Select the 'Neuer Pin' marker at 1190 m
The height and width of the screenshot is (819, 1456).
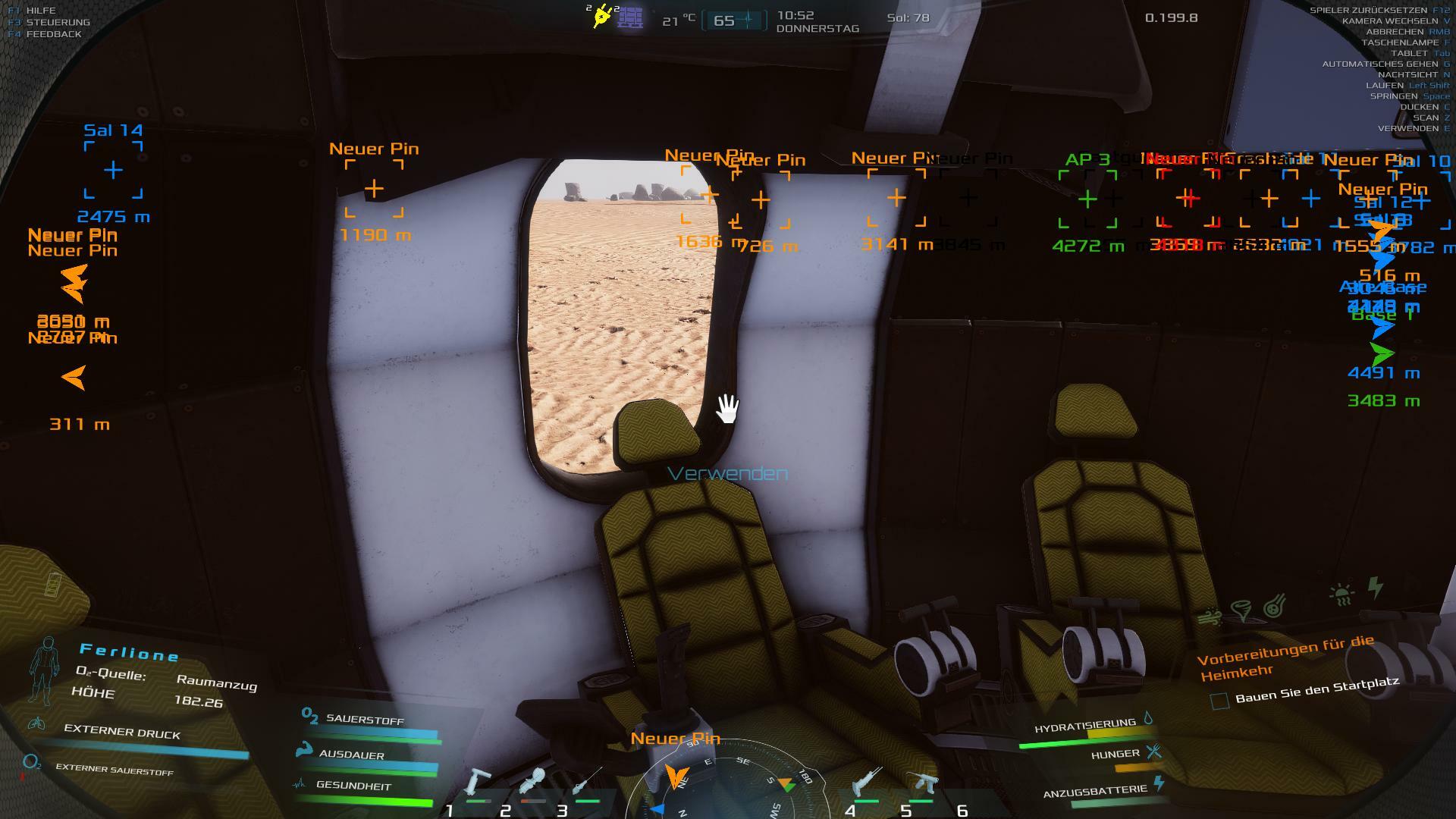pos(374,189)
